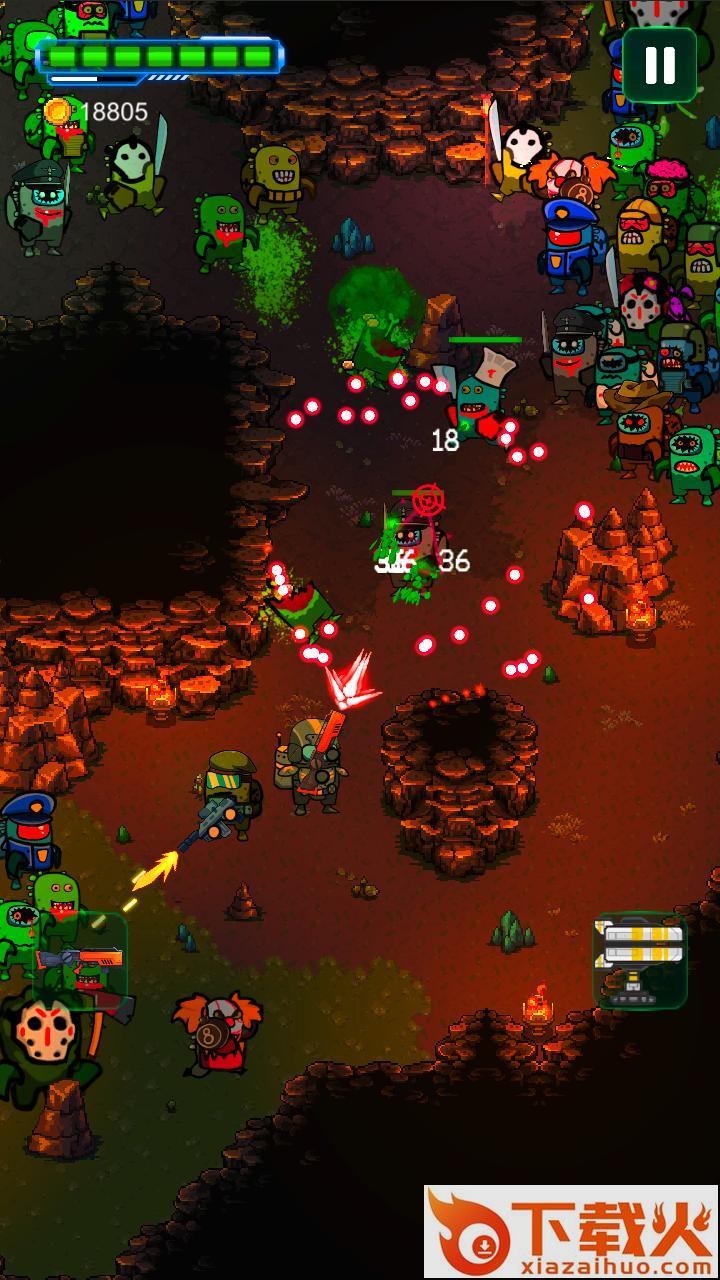Activate the missile turret skill icon
The height and width of the screenshot is (1280, 720).
(640, 960)
